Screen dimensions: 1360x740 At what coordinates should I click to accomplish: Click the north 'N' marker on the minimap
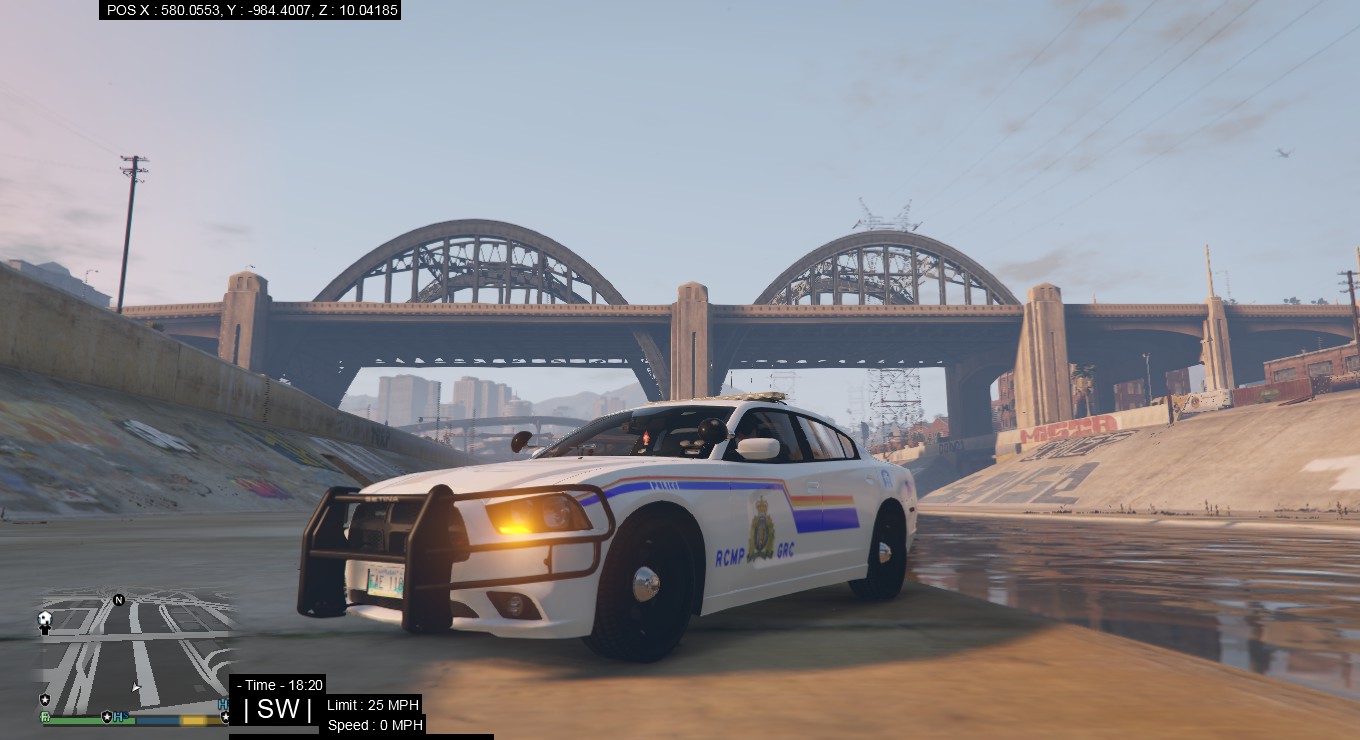click(x=119, y=600)
